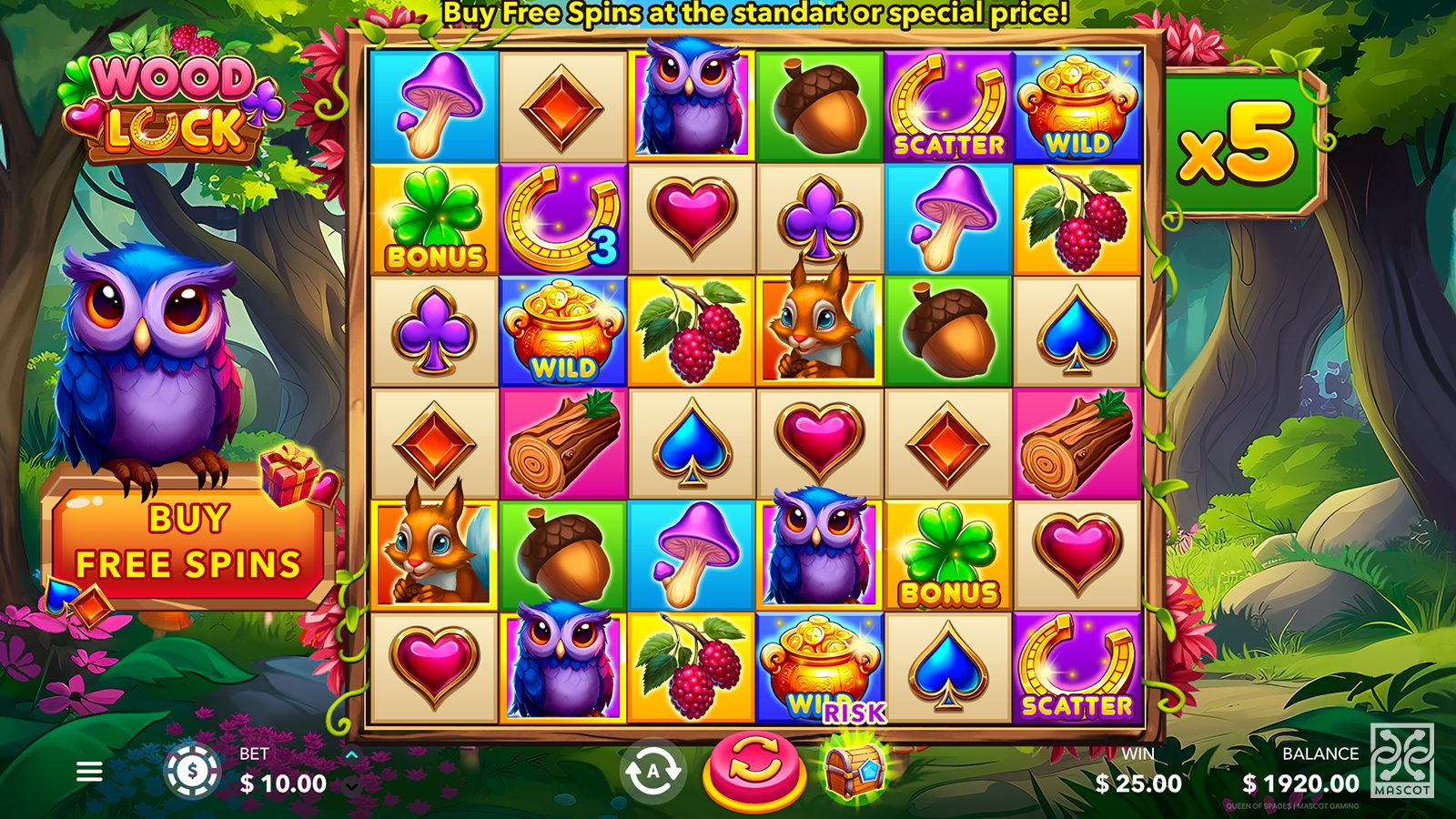Enable autoplay spins
Viewport: 1456px width, 819px height.
(x=652, y=772)
